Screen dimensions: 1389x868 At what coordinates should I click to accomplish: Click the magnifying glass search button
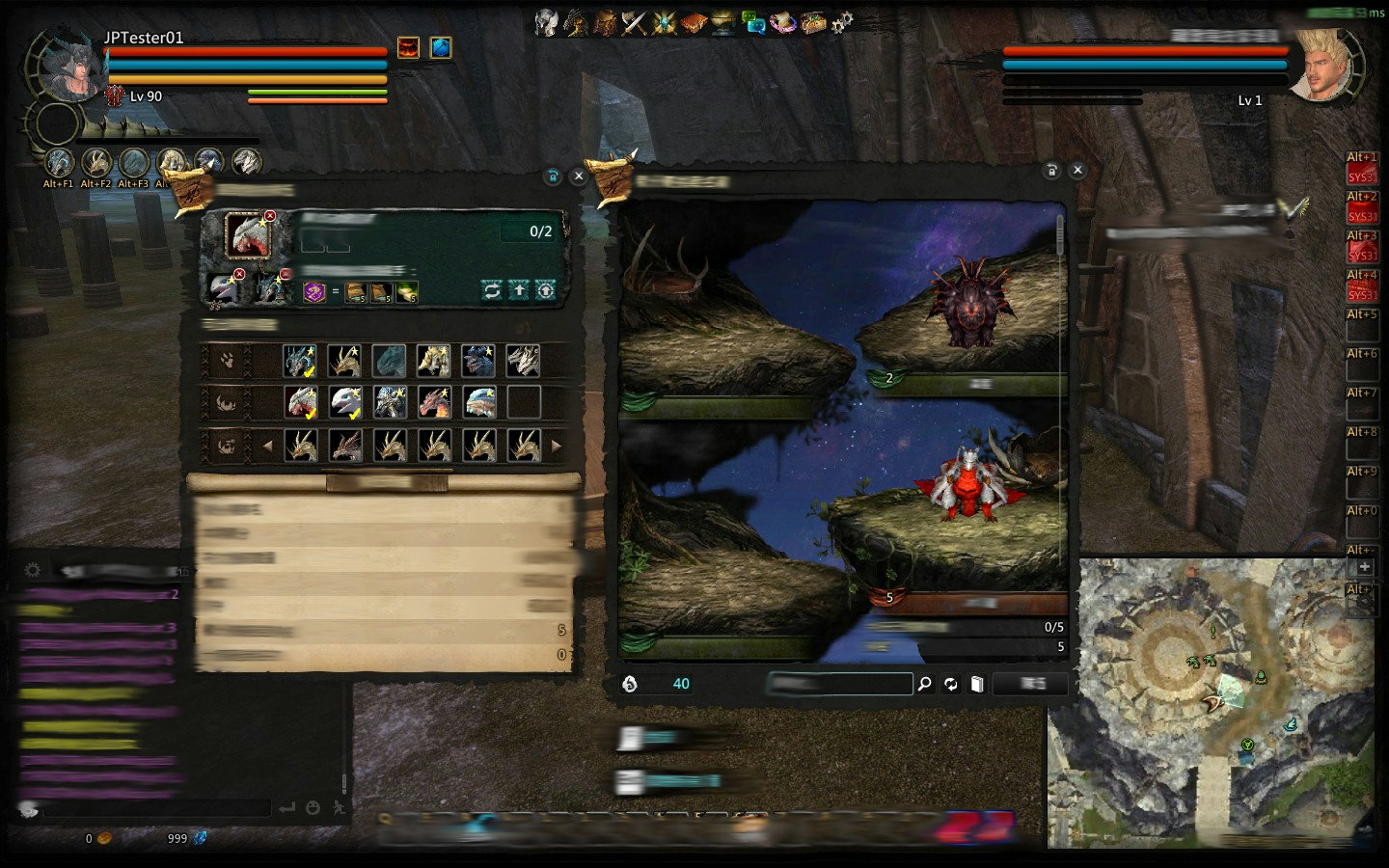(924, 684)
